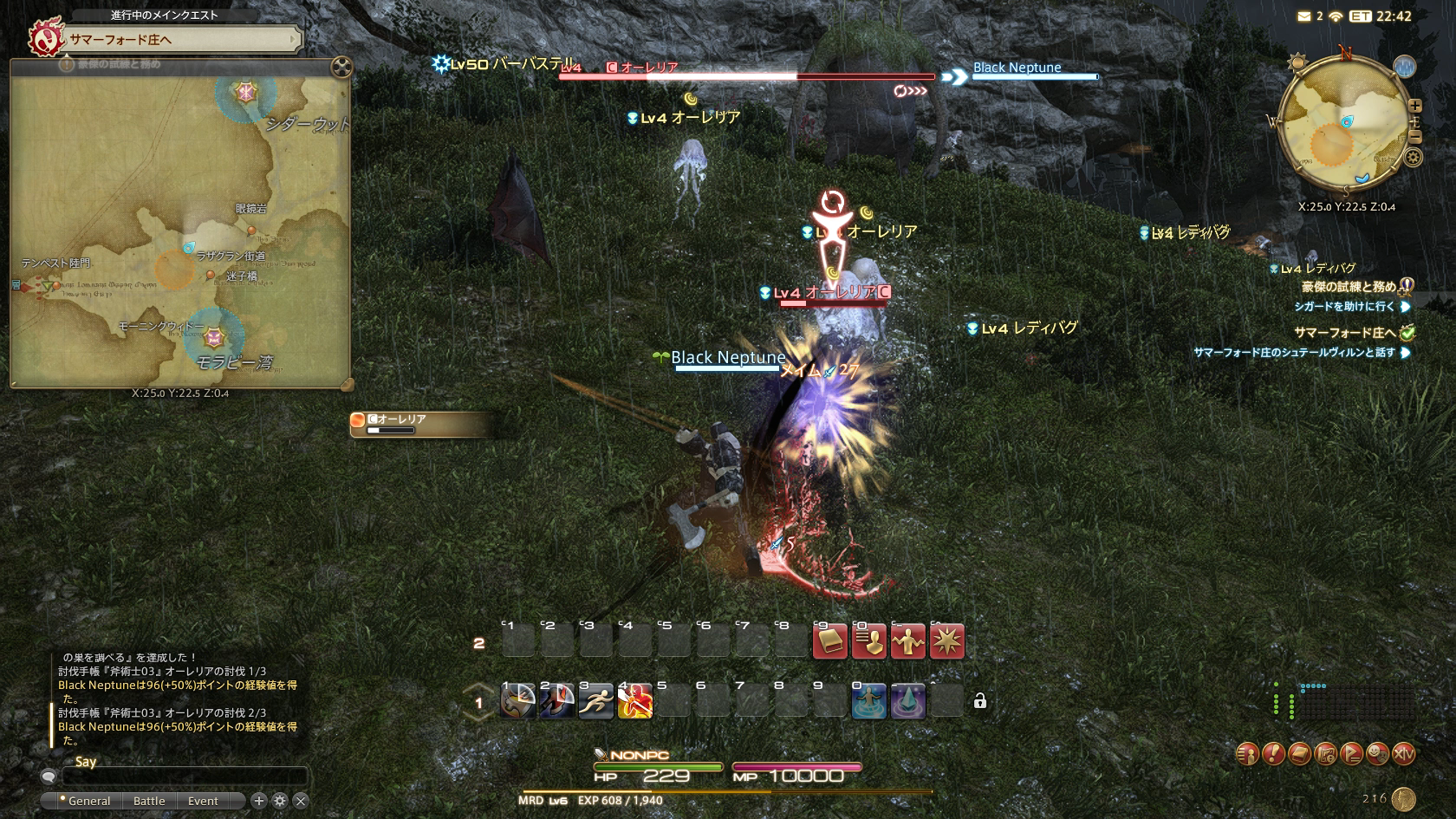
Task: Cast Return from the blue figure icon
Action: pos(868,701)
